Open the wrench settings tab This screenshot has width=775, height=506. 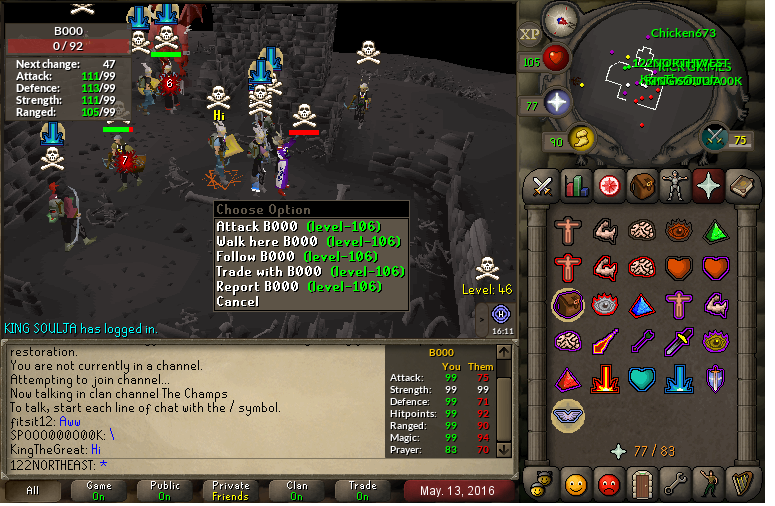(674, 484)
